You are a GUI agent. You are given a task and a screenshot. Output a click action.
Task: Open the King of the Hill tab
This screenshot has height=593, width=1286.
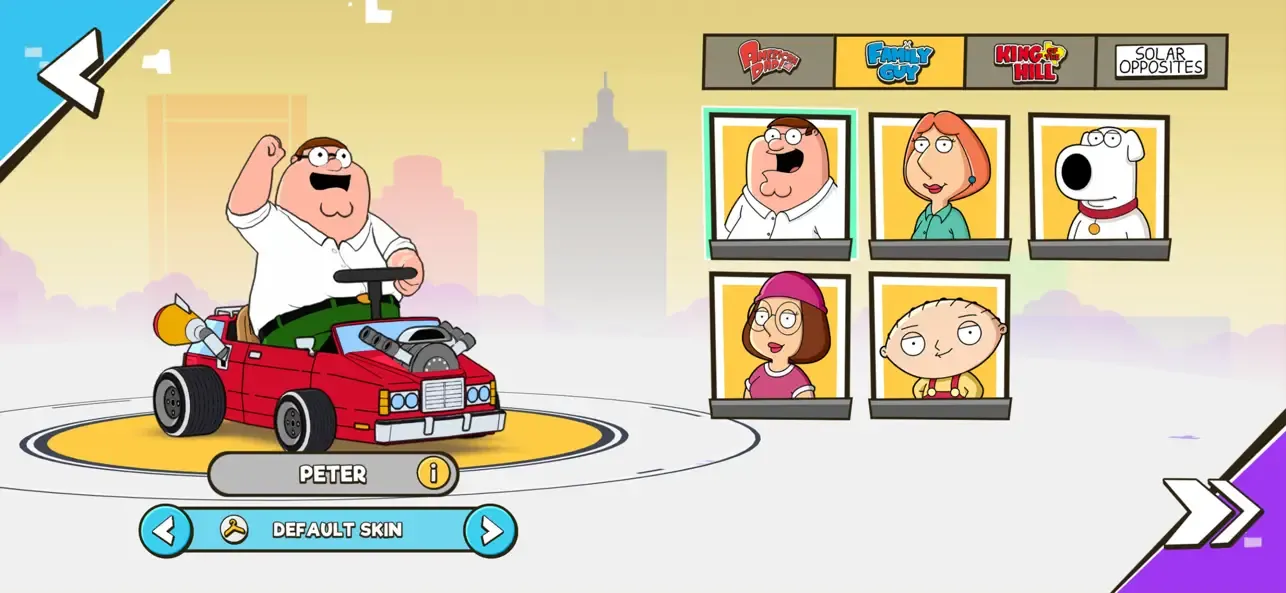tap(1030, 61)
